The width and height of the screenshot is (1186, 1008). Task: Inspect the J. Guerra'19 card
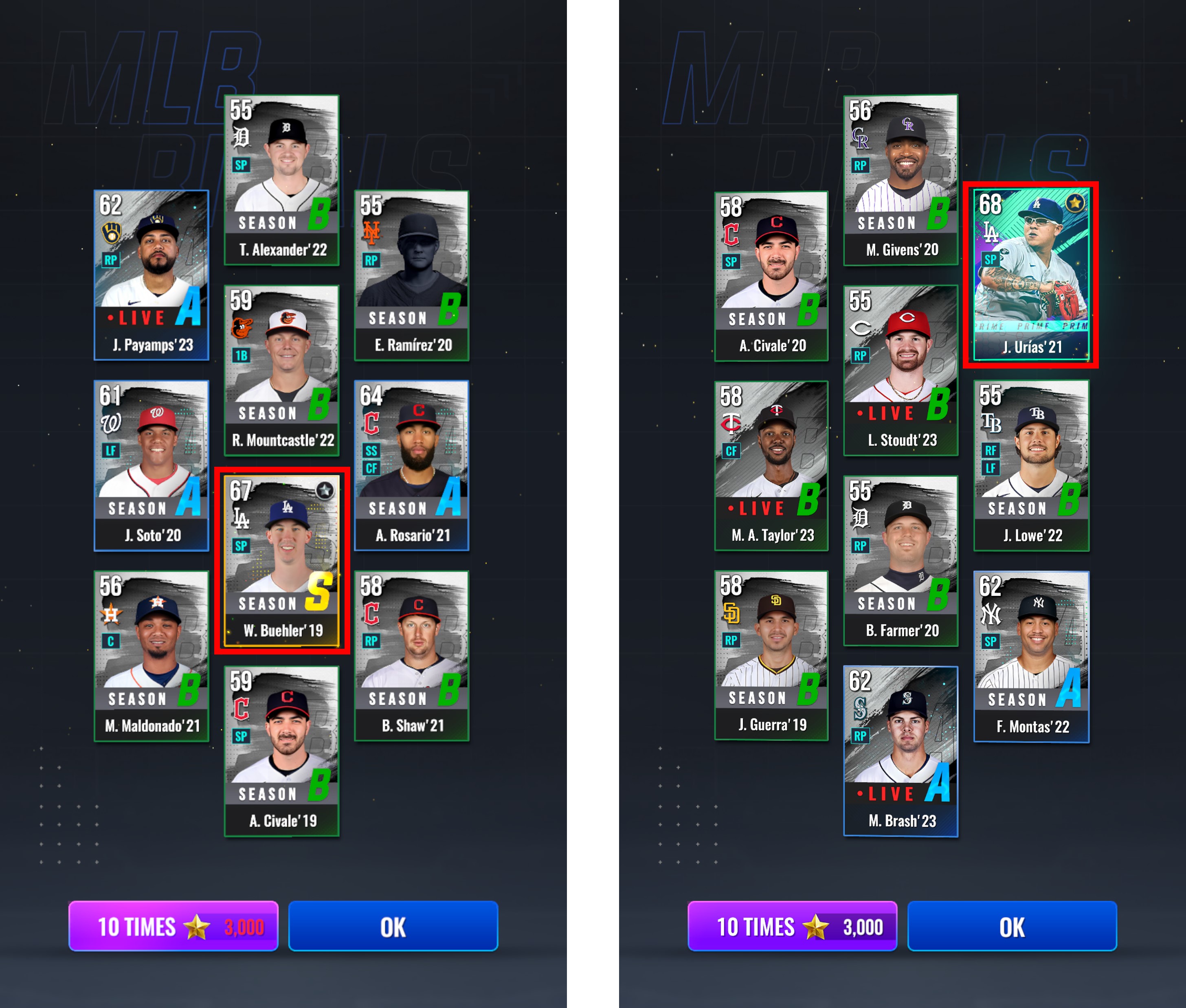pyautogui.click(x=771, y=655)
